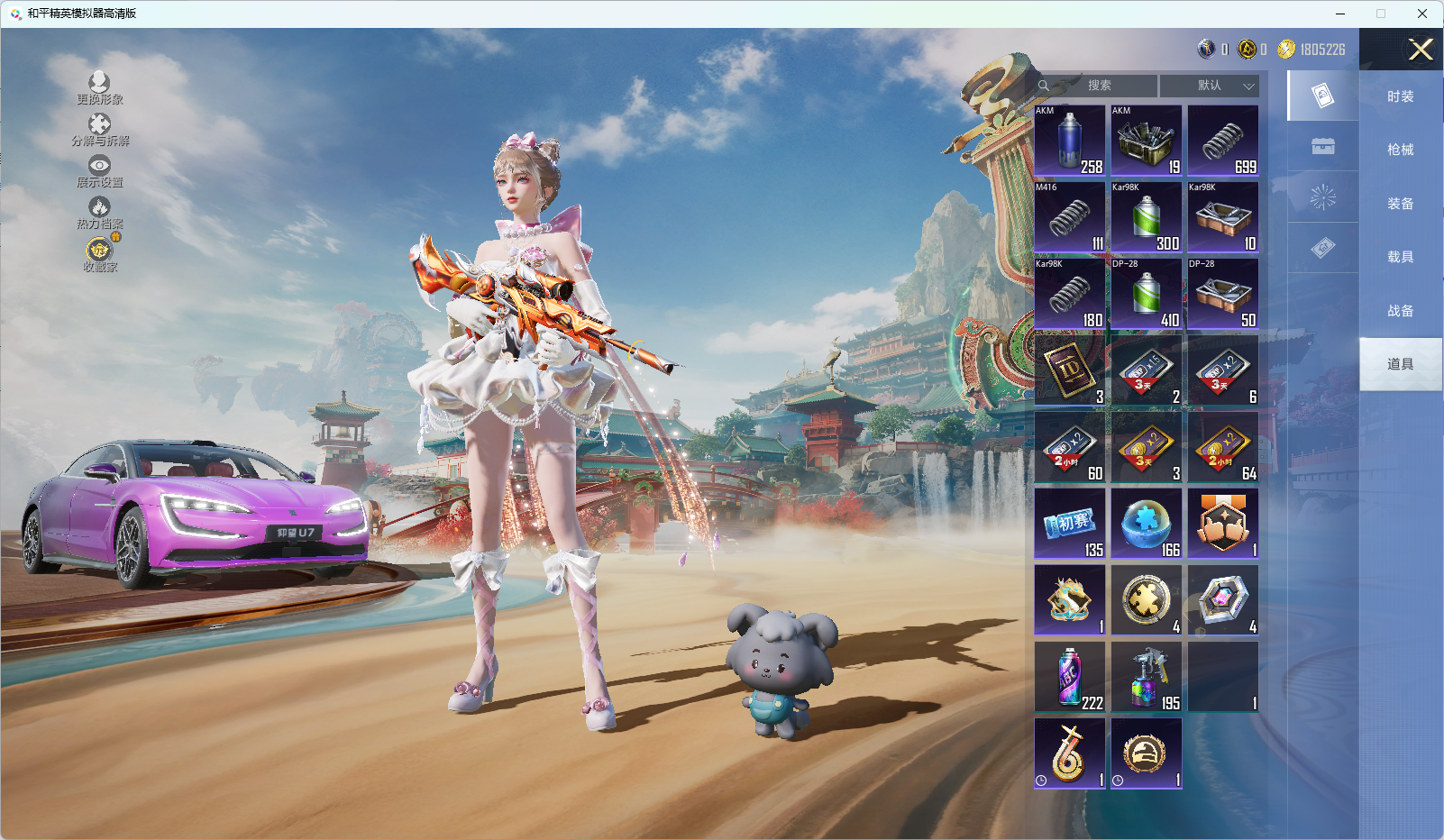1444x840 pixels.
Task: Open the 枪械 category tab
Action: click(x=1400, y=150)
